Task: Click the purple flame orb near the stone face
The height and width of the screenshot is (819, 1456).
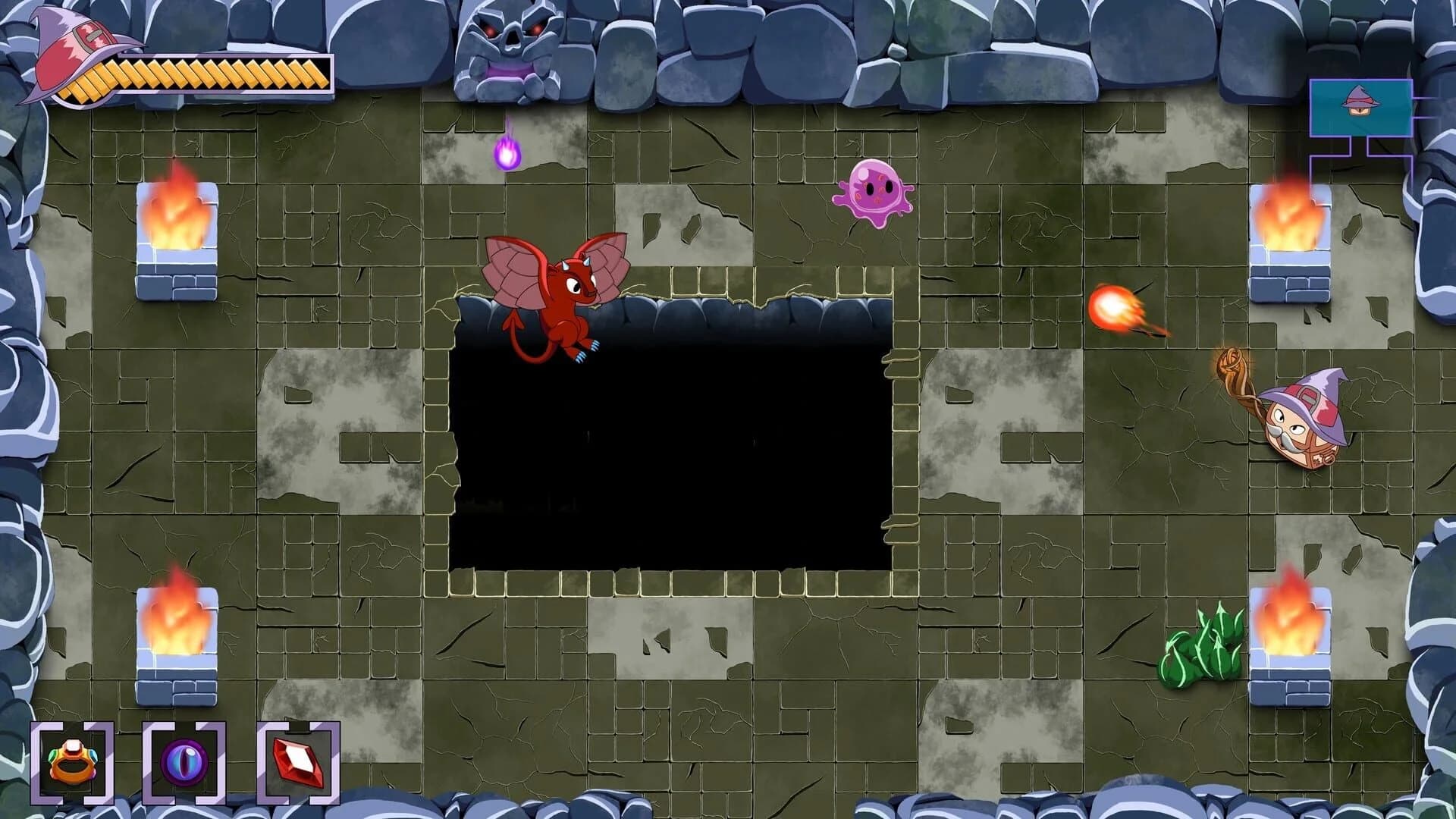Action: [x=509, y=152]
